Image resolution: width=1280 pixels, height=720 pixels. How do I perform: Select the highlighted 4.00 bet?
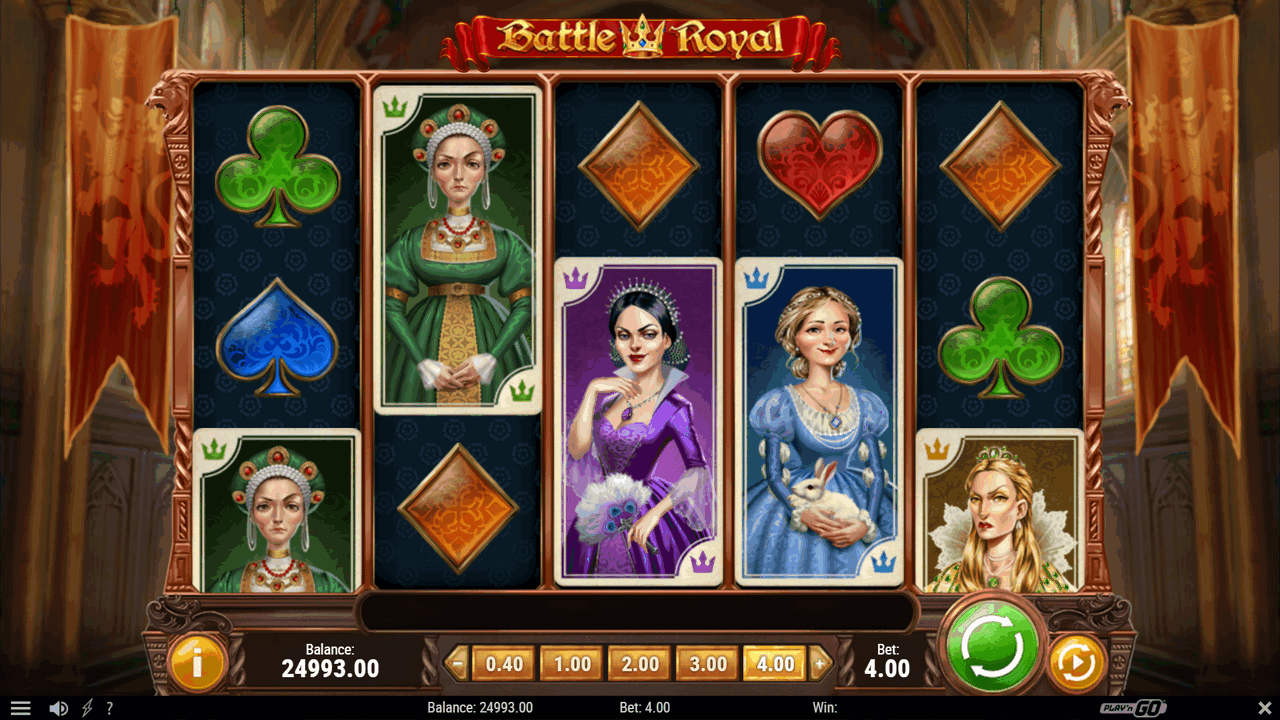pos(775,664)
